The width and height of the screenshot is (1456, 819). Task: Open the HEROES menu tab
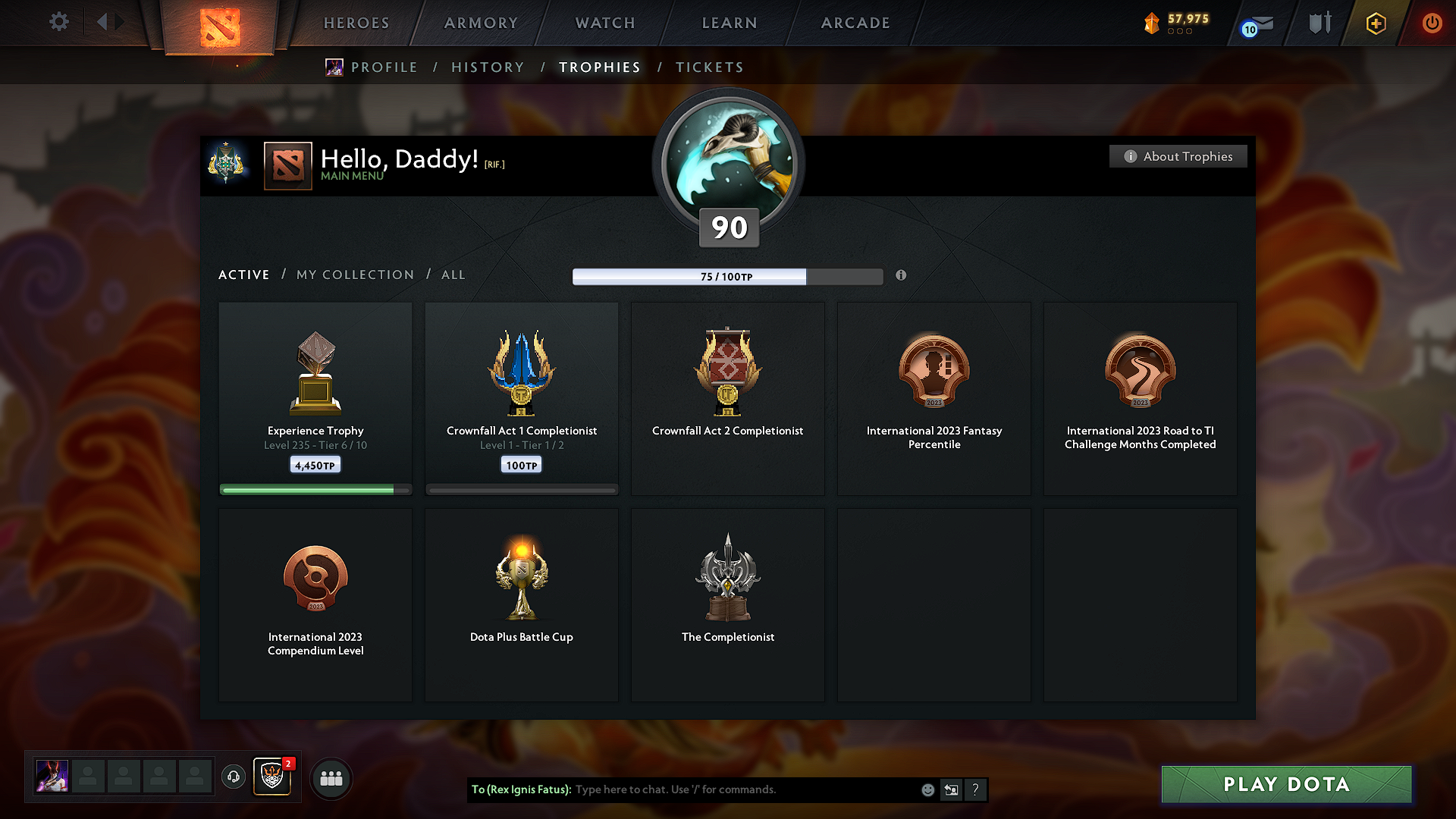point(356,23)
